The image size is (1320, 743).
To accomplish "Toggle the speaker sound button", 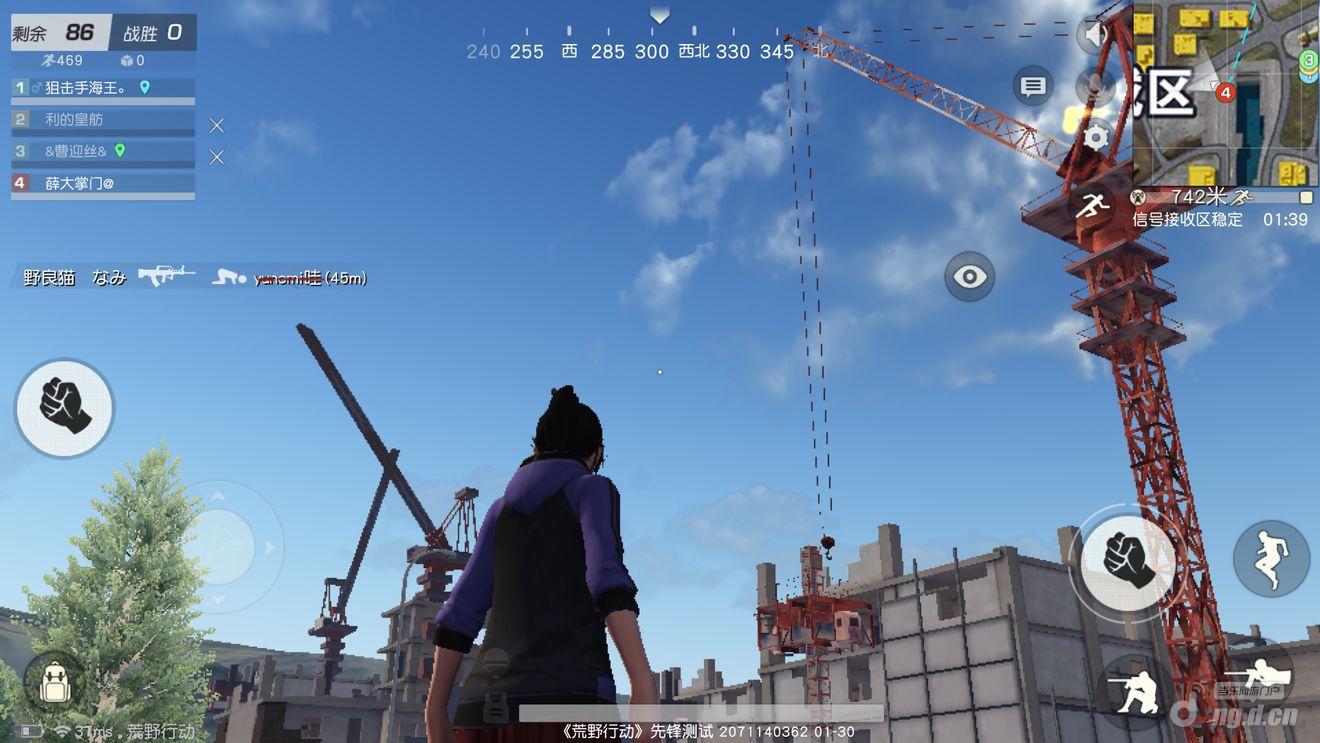I will pyautogui.click(x=1096, y=37).
